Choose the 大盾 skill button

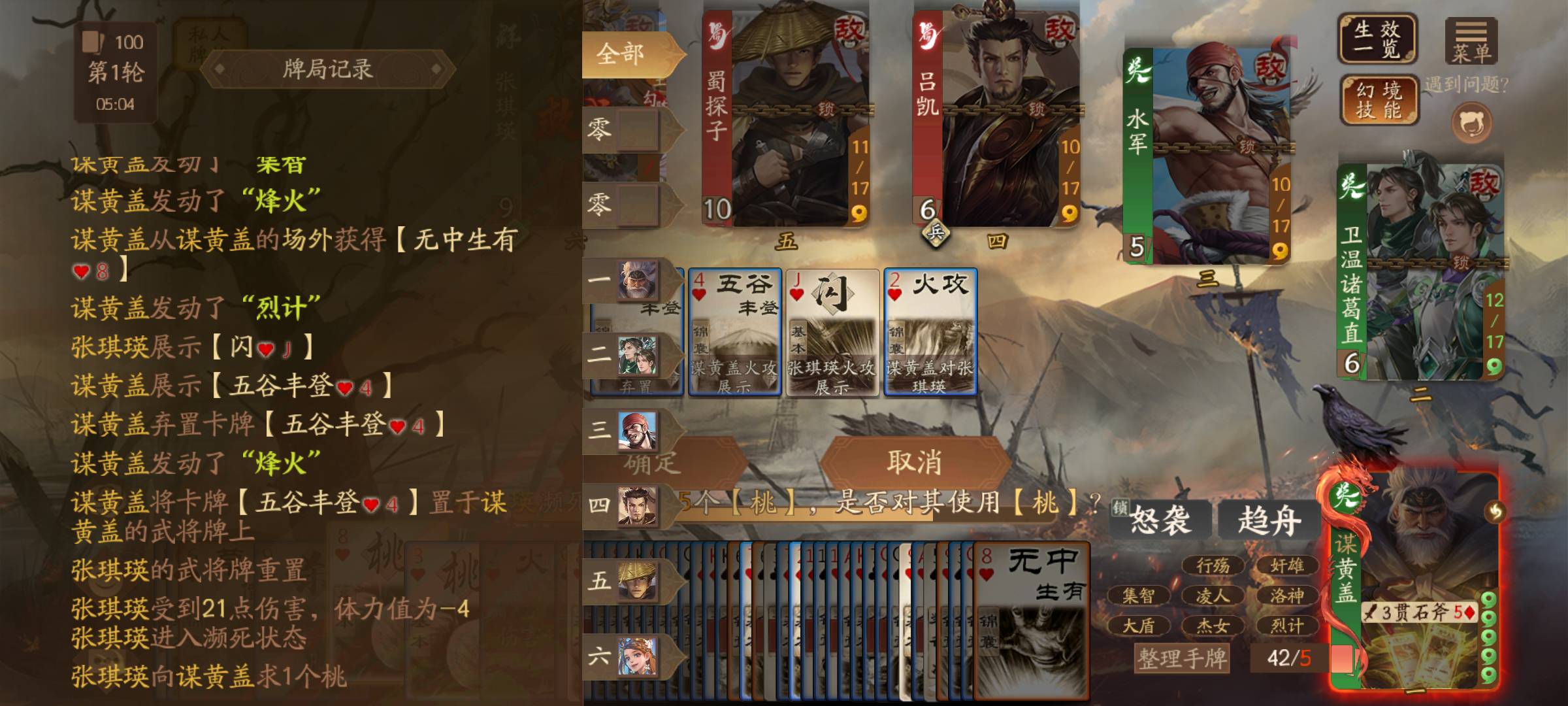pos(1138,626)
